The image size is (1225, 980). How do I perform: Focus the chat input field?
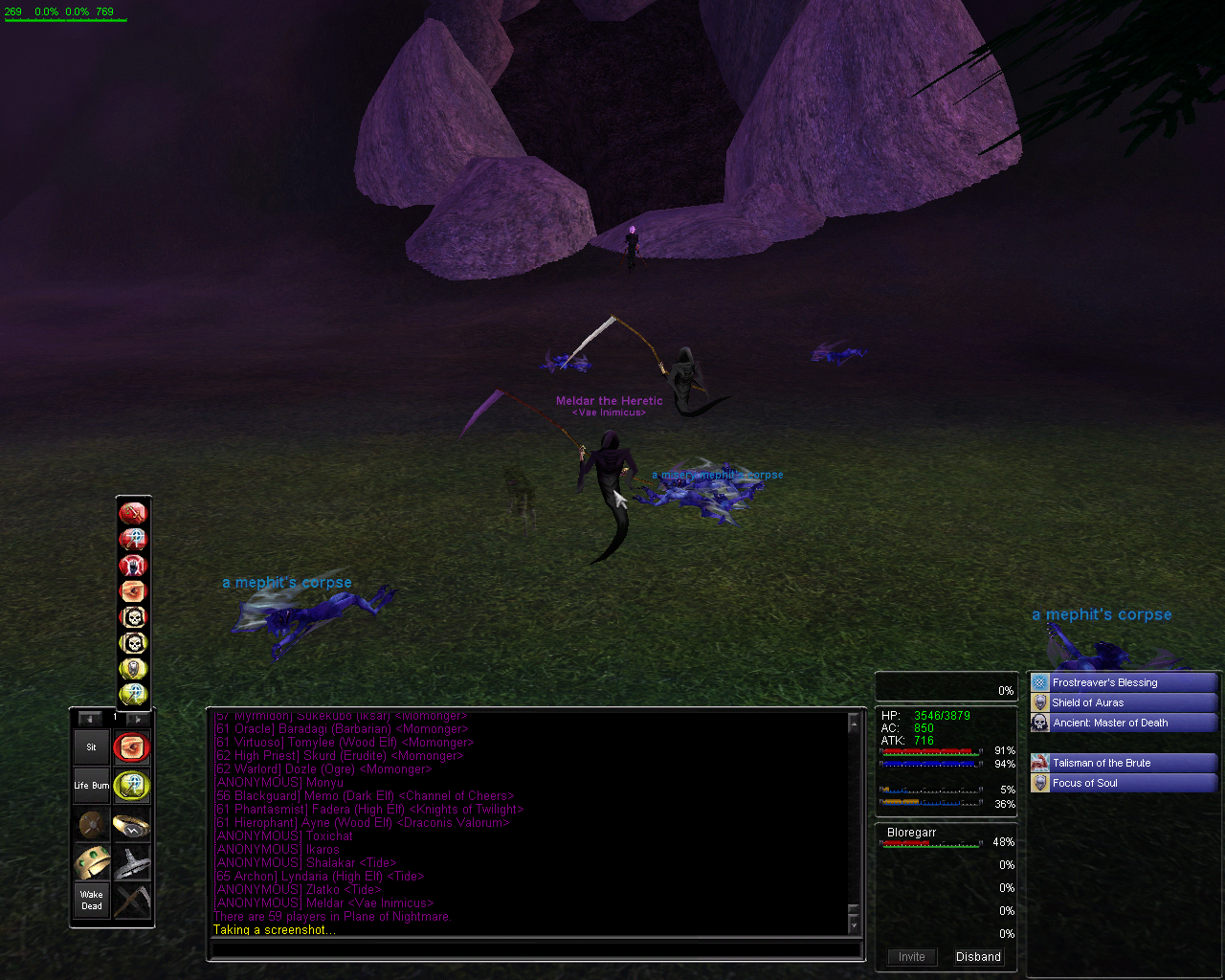[536, 950]
